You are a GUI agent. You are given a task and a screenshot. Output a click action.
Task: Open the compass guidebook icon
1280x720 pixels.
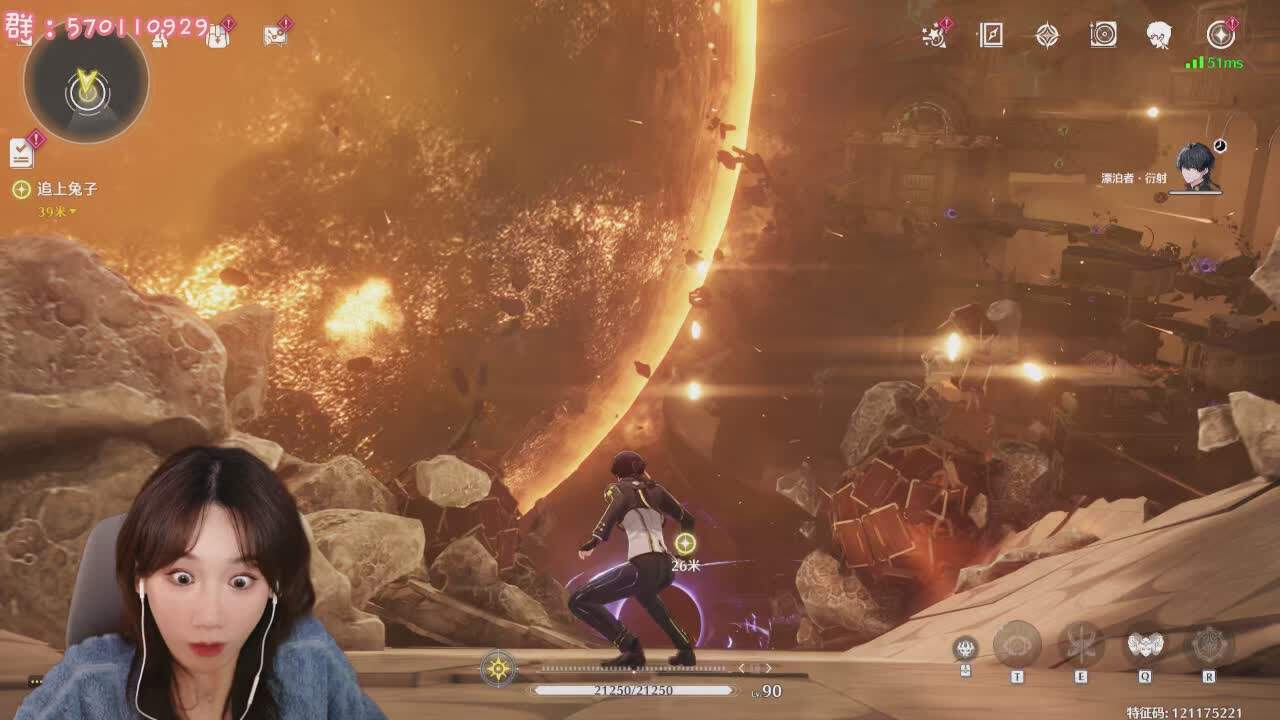tap(990, 35)
